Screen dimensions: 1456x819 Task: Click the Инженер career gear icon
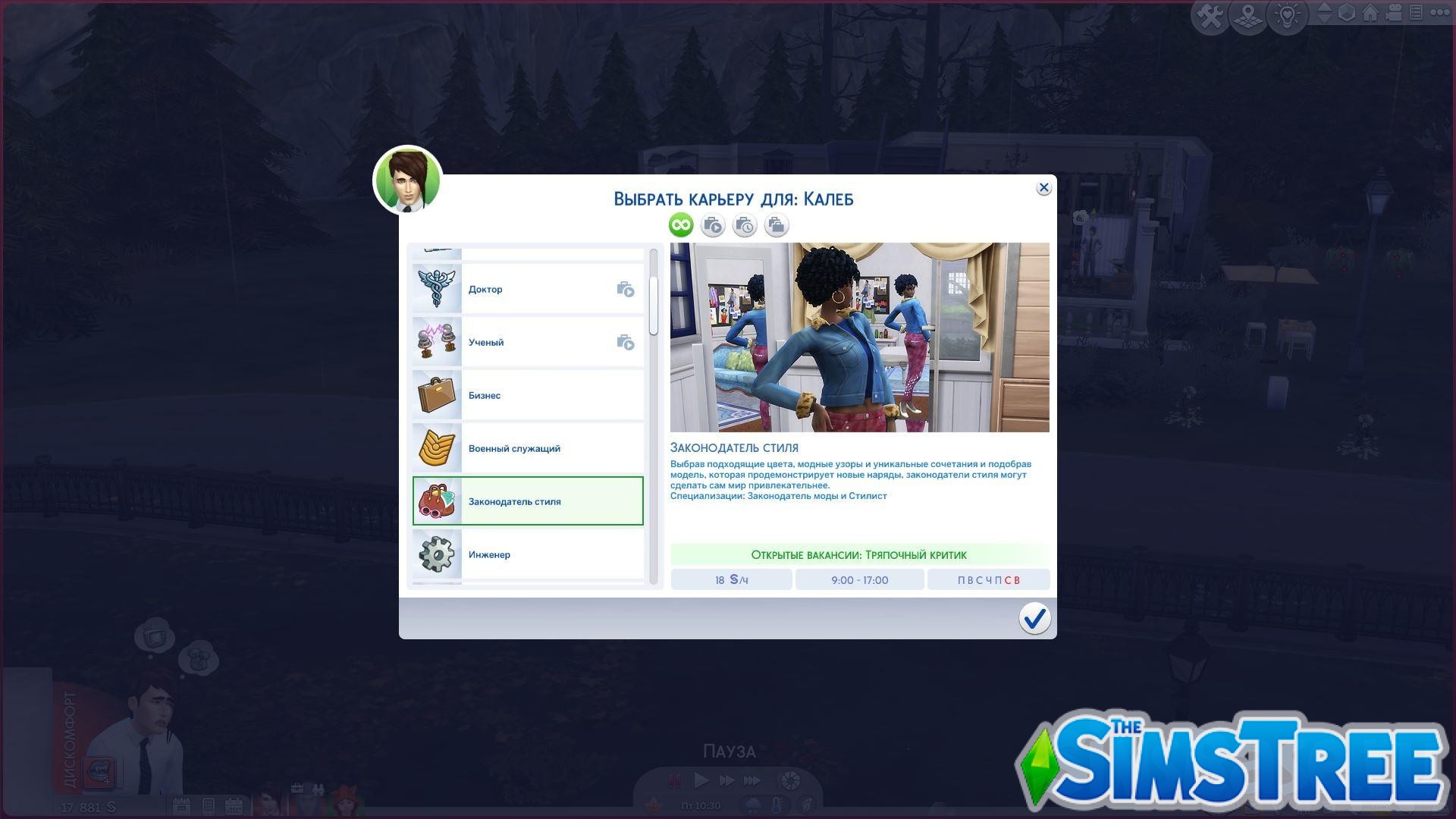pos(437,554)
